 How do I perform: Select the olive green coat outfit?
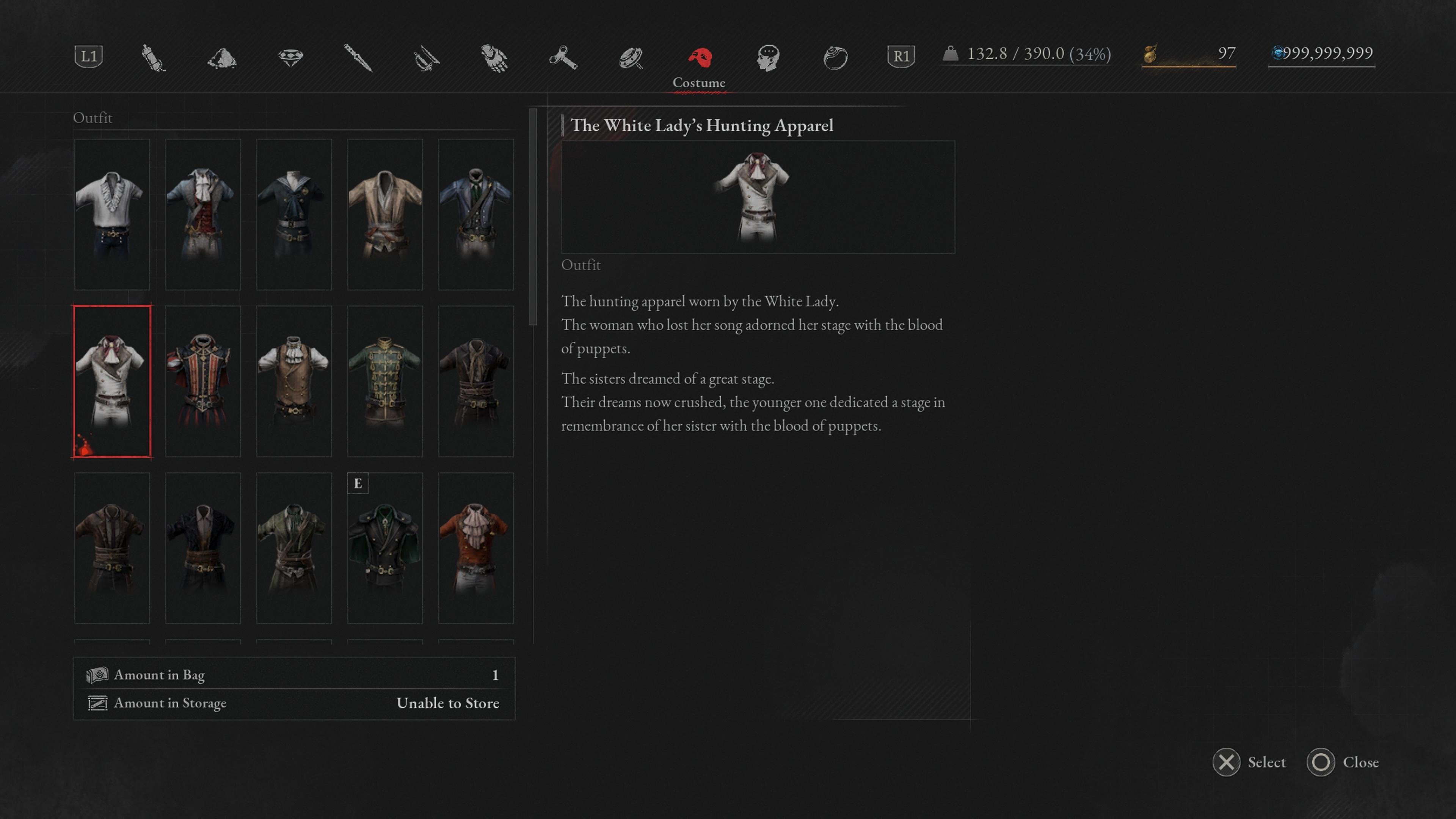(x=294, y=548)
